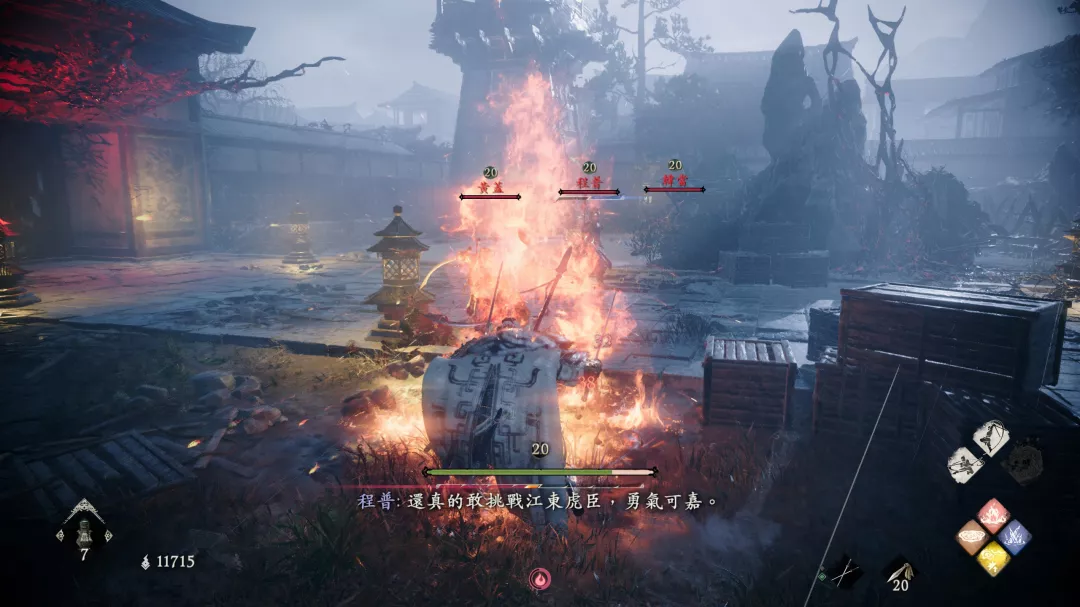Activate the blue ice wizardry spell
The width and height of the screenshot is (1080, 607).
(x=1013, y=536)
